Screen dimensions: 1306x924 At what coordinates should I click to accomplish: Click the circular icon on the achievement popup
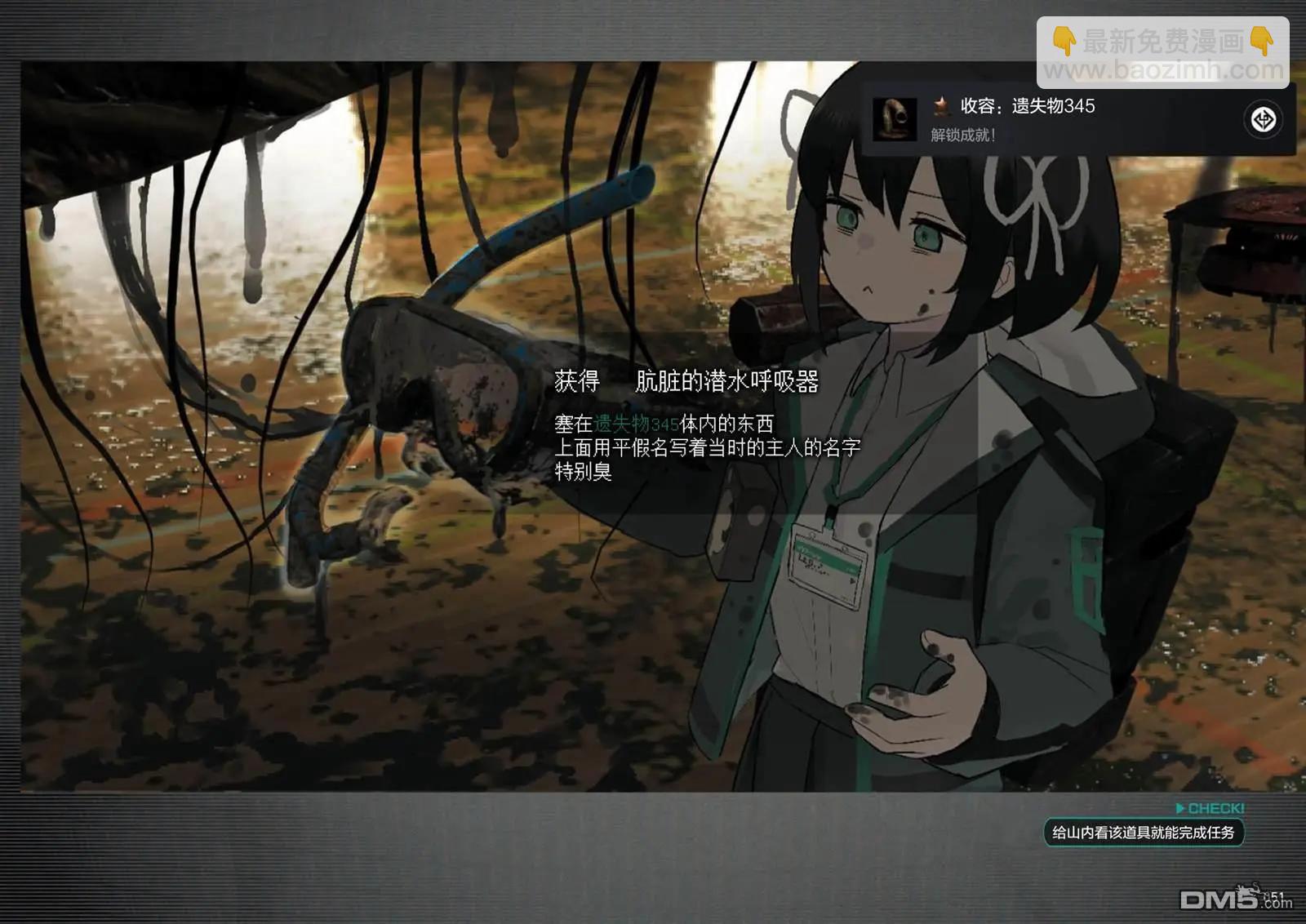(1264, 120)
